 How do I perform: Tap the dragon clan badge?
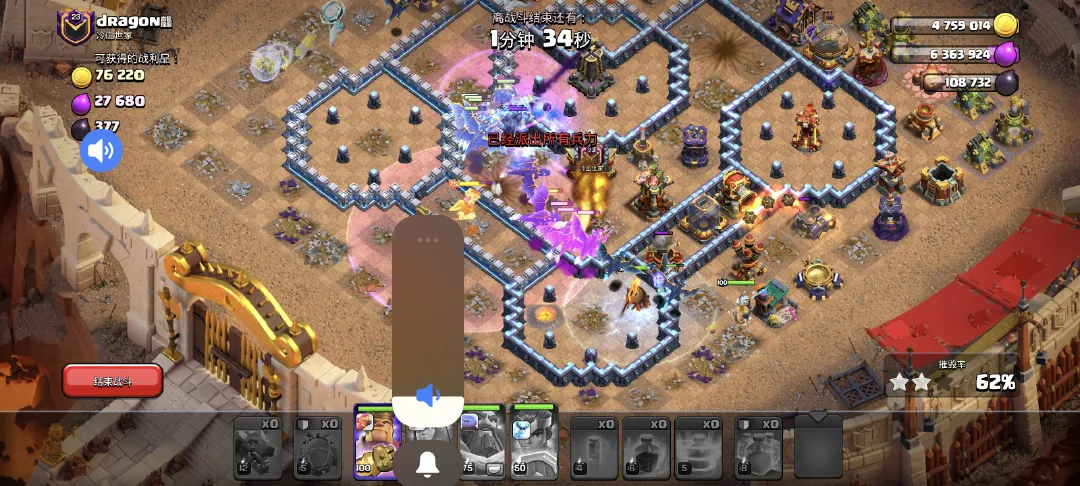click(x=74, y=27)
